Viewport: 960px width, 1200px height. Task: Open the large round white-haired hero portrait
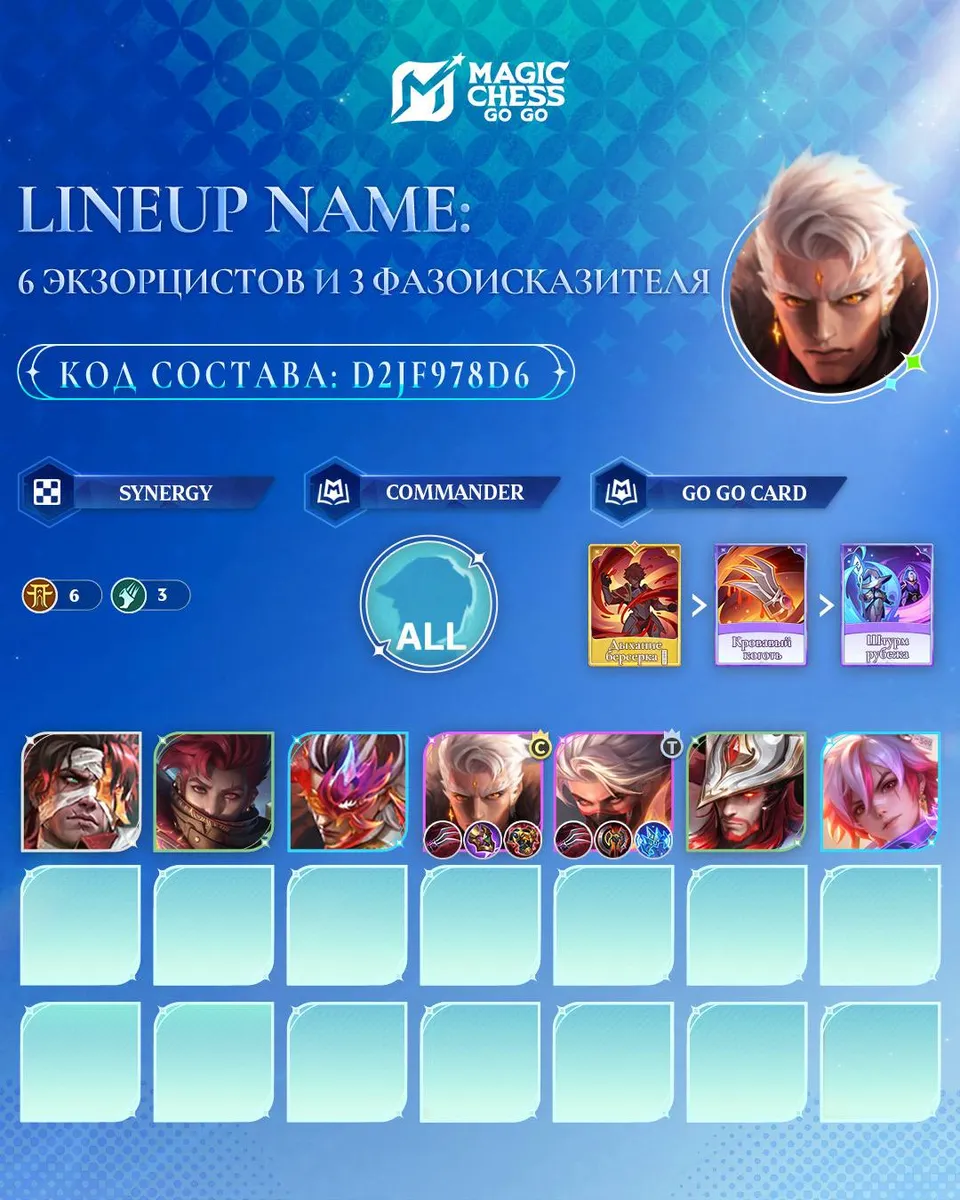830,288
